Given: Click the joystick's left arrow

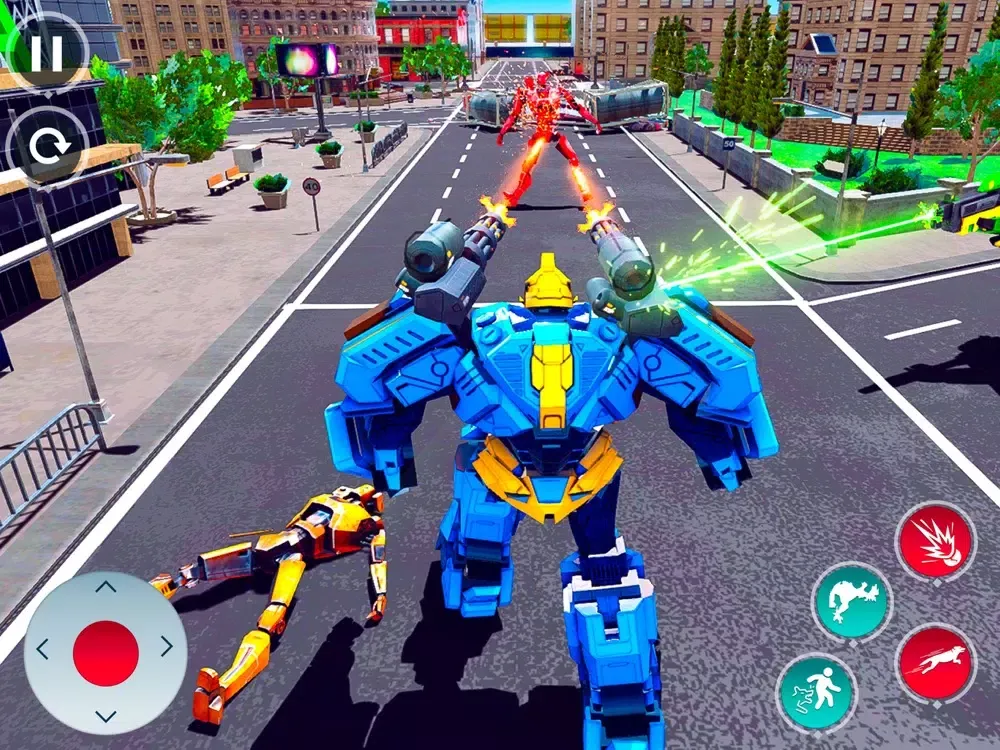Looking at the screenshot, I should (42, 650).
